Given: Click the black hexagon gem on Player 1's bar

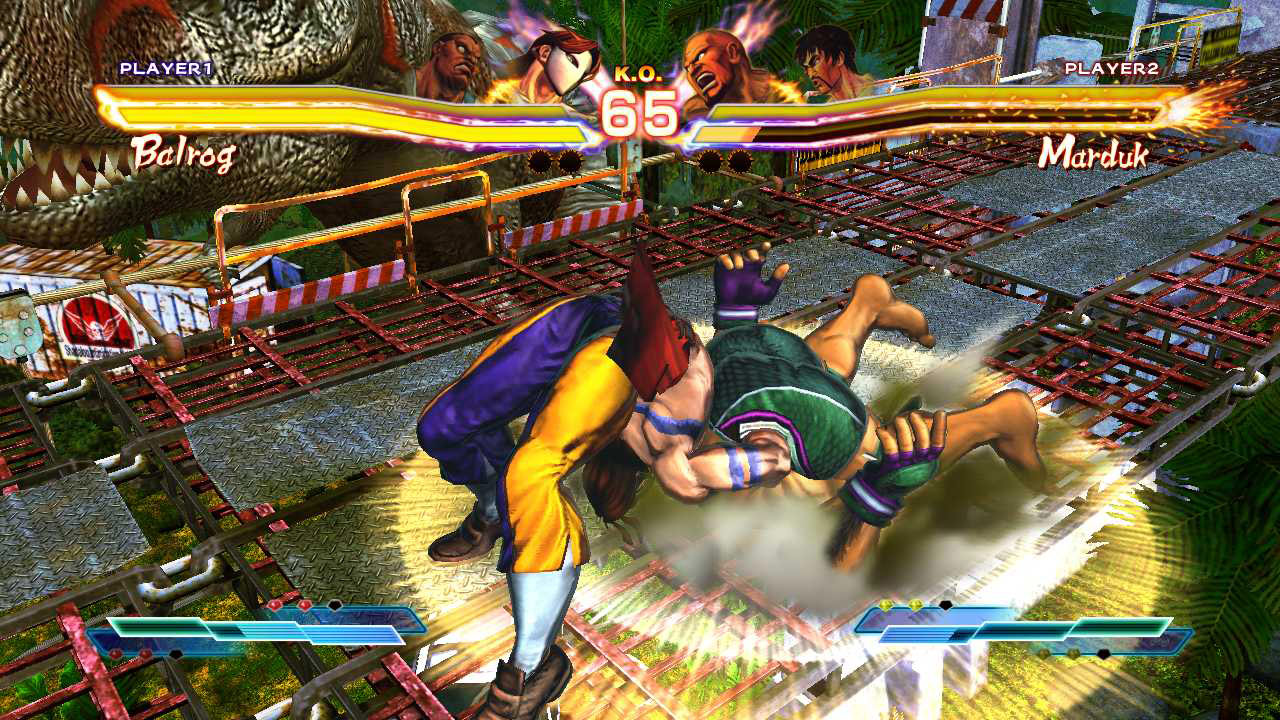Looking at the screenshot, I should (333, 604).
